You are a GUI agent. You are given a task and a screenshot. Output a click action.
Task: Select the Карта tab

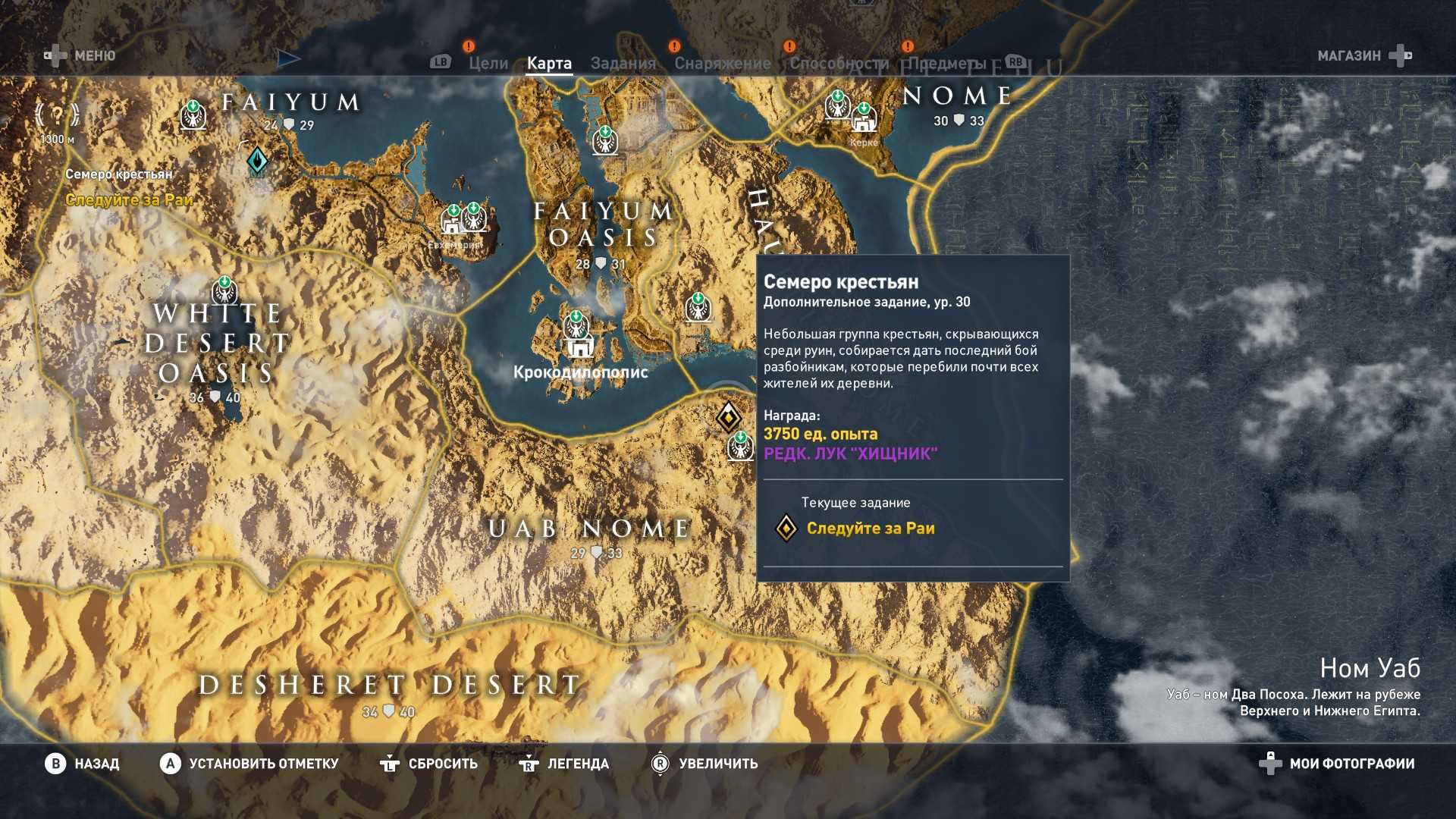tap(549, 64)
